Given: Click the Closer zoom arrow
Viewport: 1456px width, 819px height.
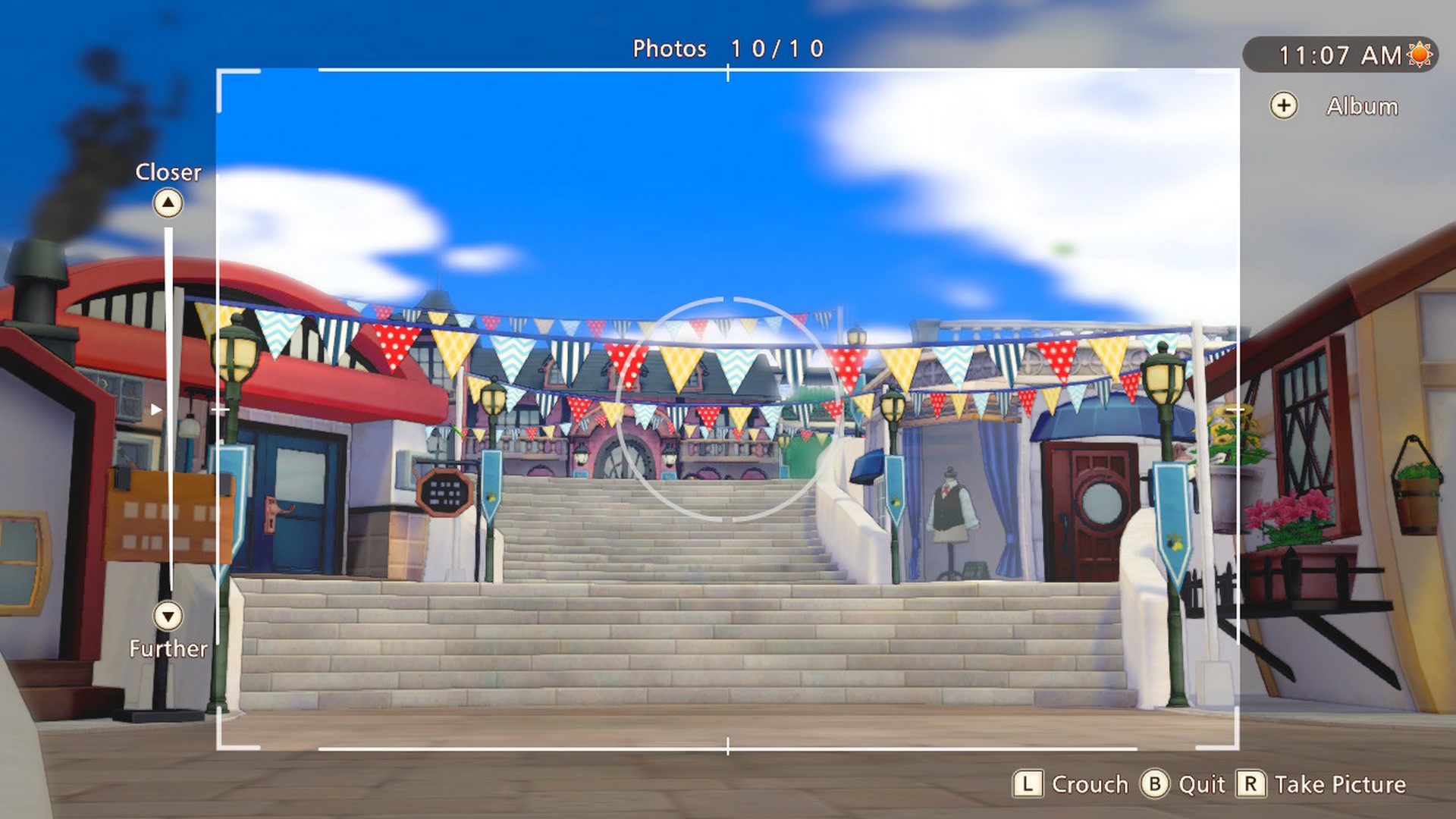Looking at the screenshot, I should click(168, 203).
